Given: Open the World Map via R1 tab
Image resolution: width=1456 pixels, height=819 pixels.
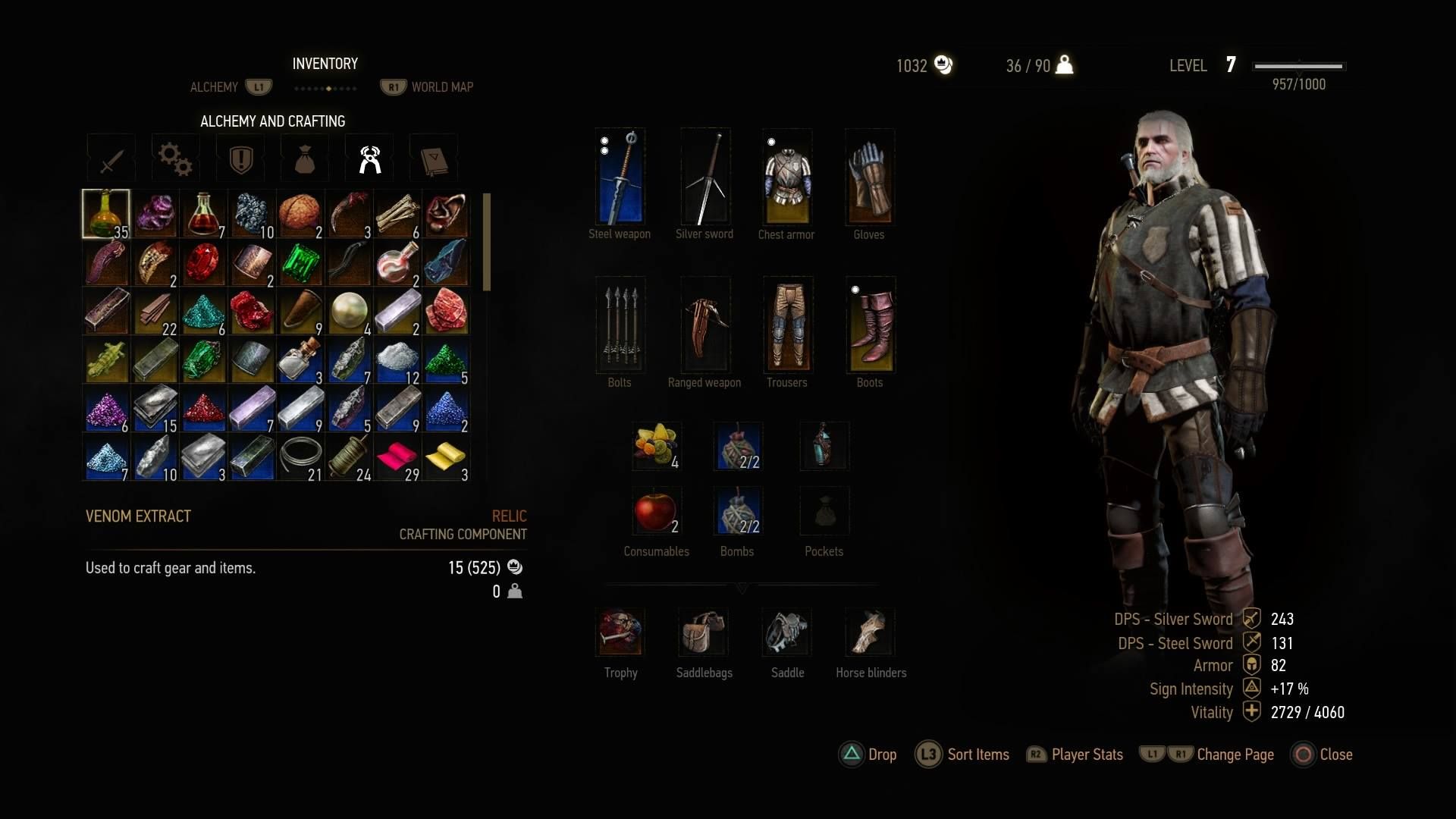Looking at the screenshot, I should [393, 86].
